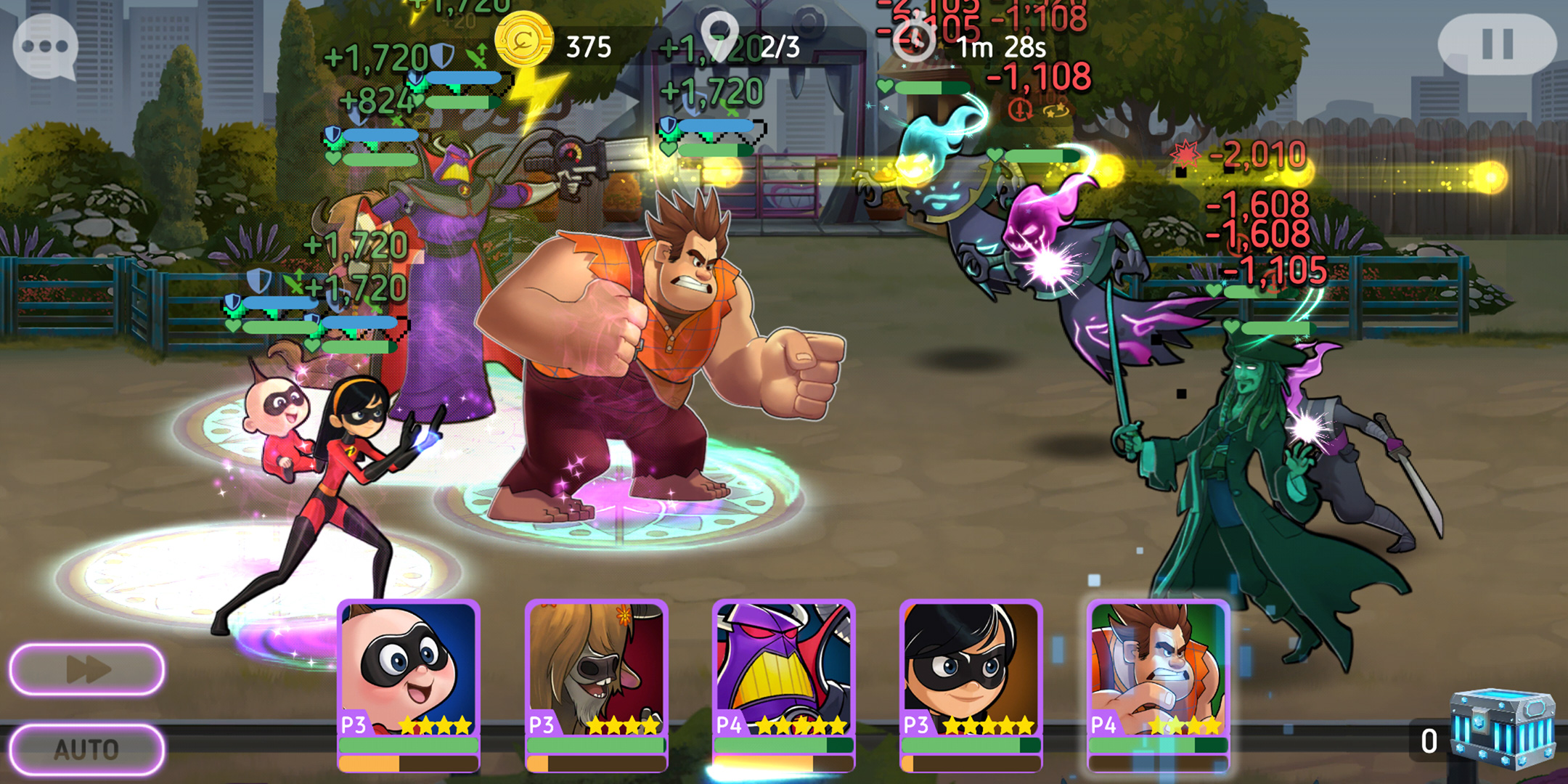Toggle the fast-forward speed button

coord(87,669)
